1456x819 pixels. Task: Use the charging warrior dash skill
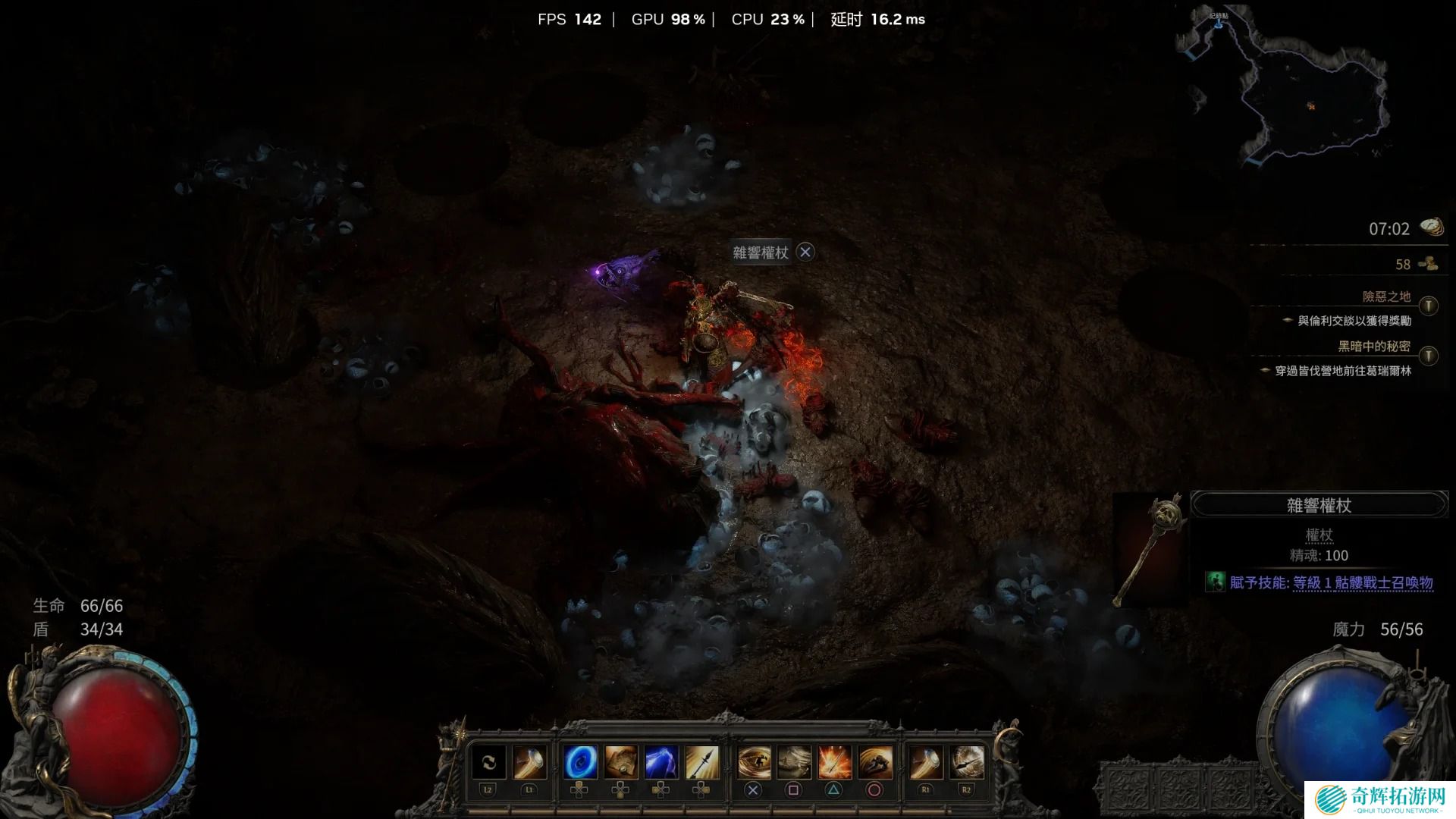874,762
